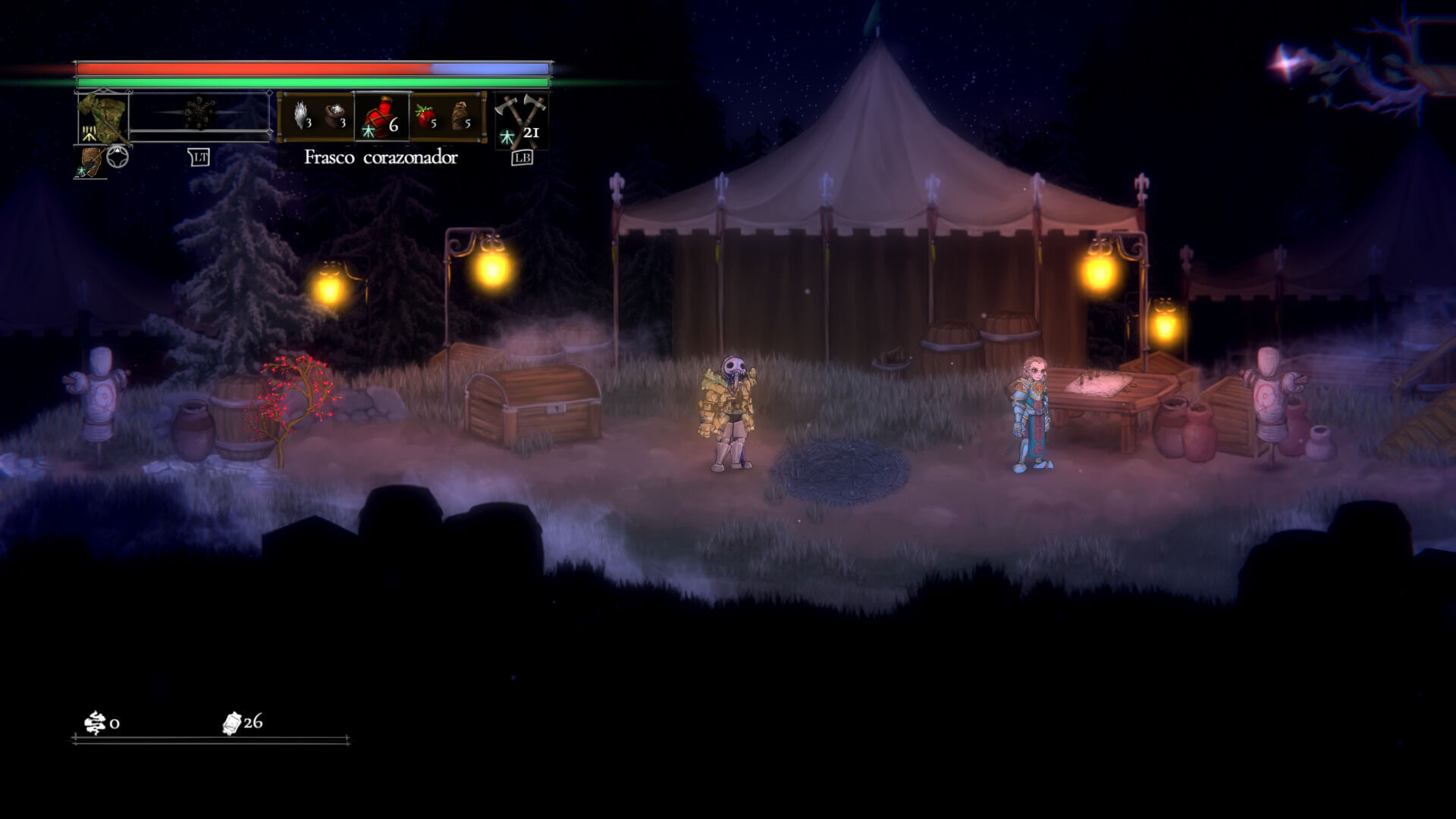Choose the white feather item in the hotbar
The height and width of the screenshot is (819, 1456).
pyautogui.click(x=301, y=115)
